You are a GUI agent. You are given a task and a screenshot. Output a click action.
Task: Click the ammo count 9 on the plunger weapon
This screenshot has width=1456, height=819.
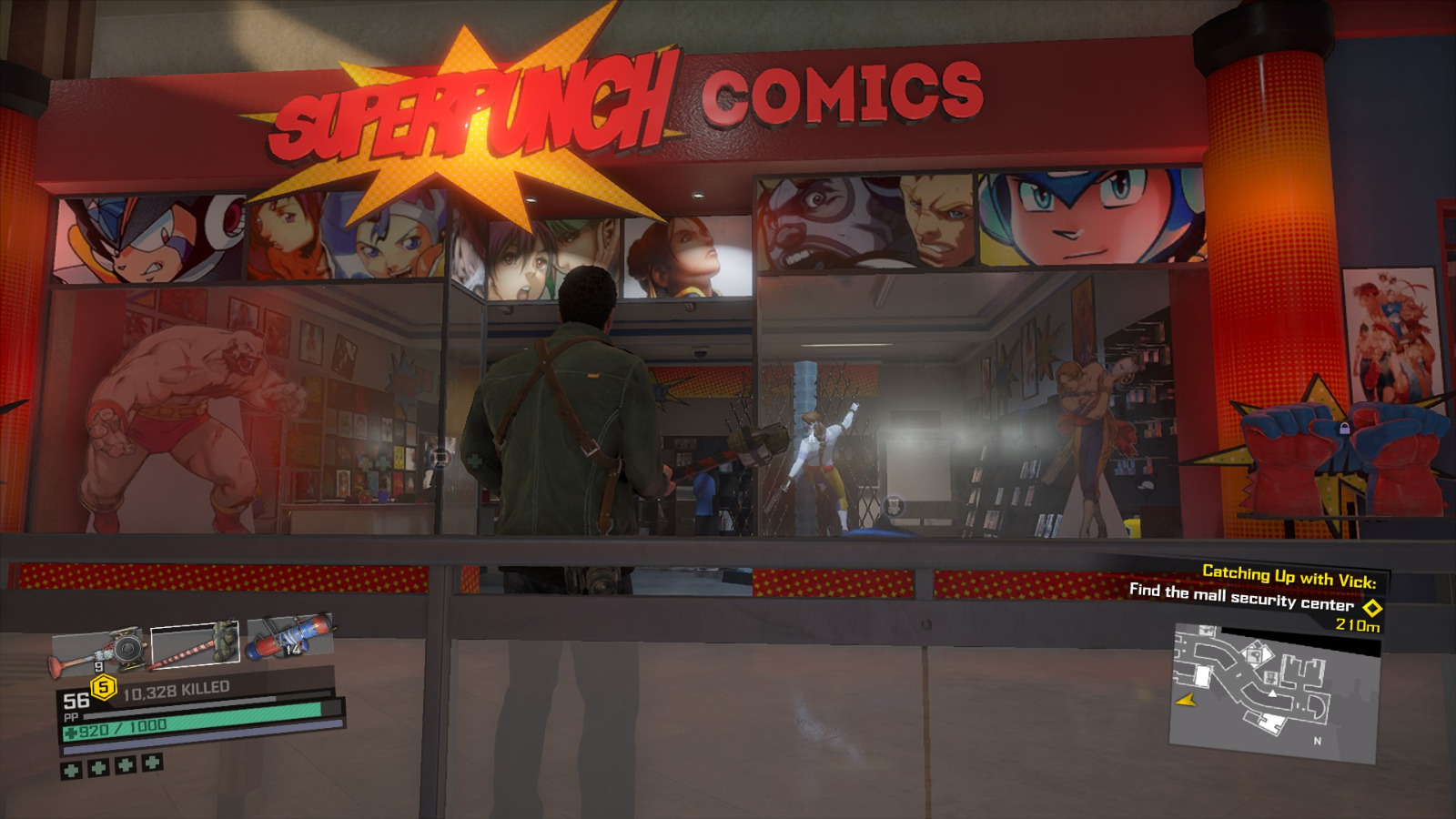point(99,667)
